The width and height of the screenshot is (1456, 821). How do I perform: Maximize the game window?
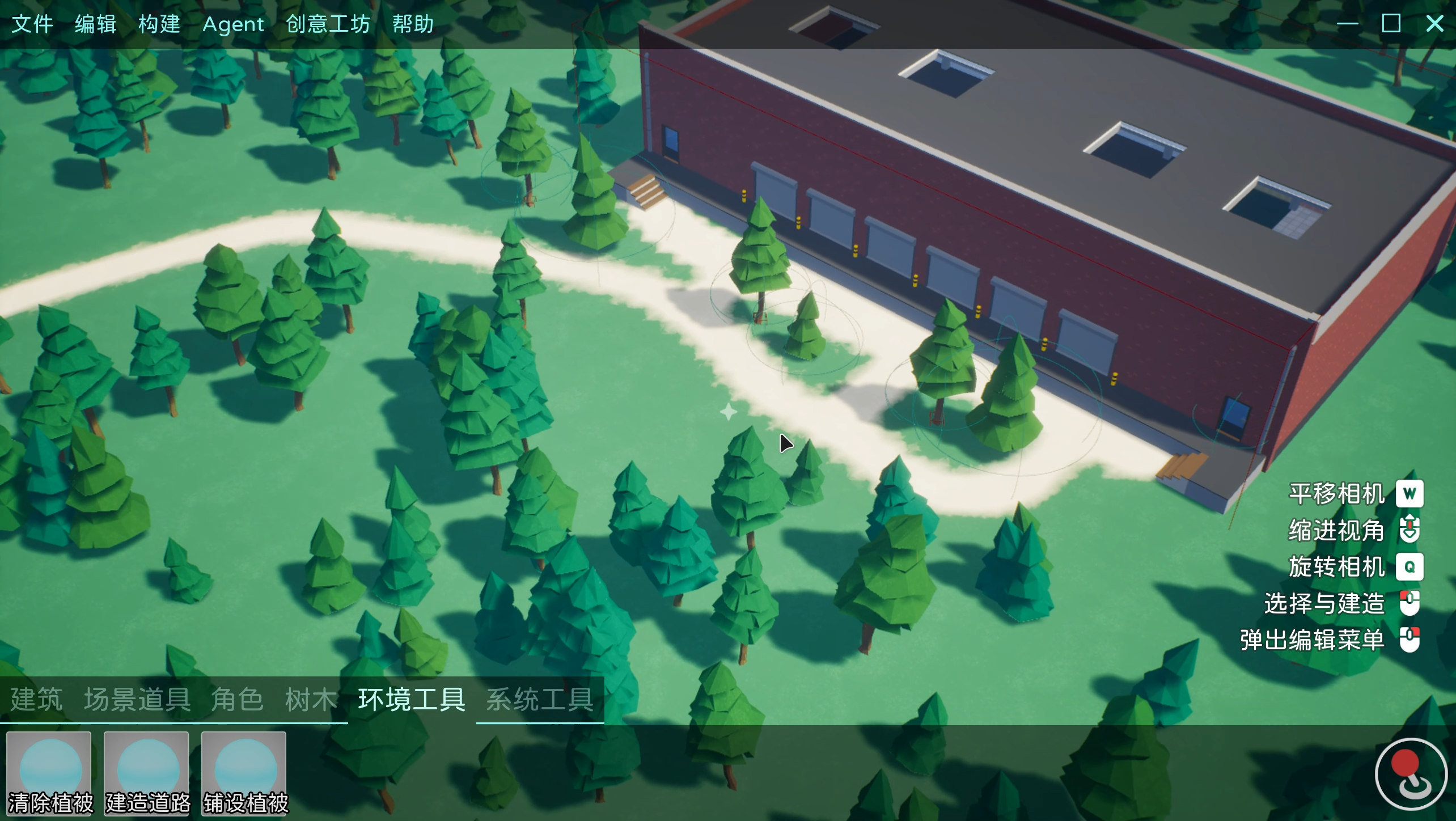coord(1391,24)
